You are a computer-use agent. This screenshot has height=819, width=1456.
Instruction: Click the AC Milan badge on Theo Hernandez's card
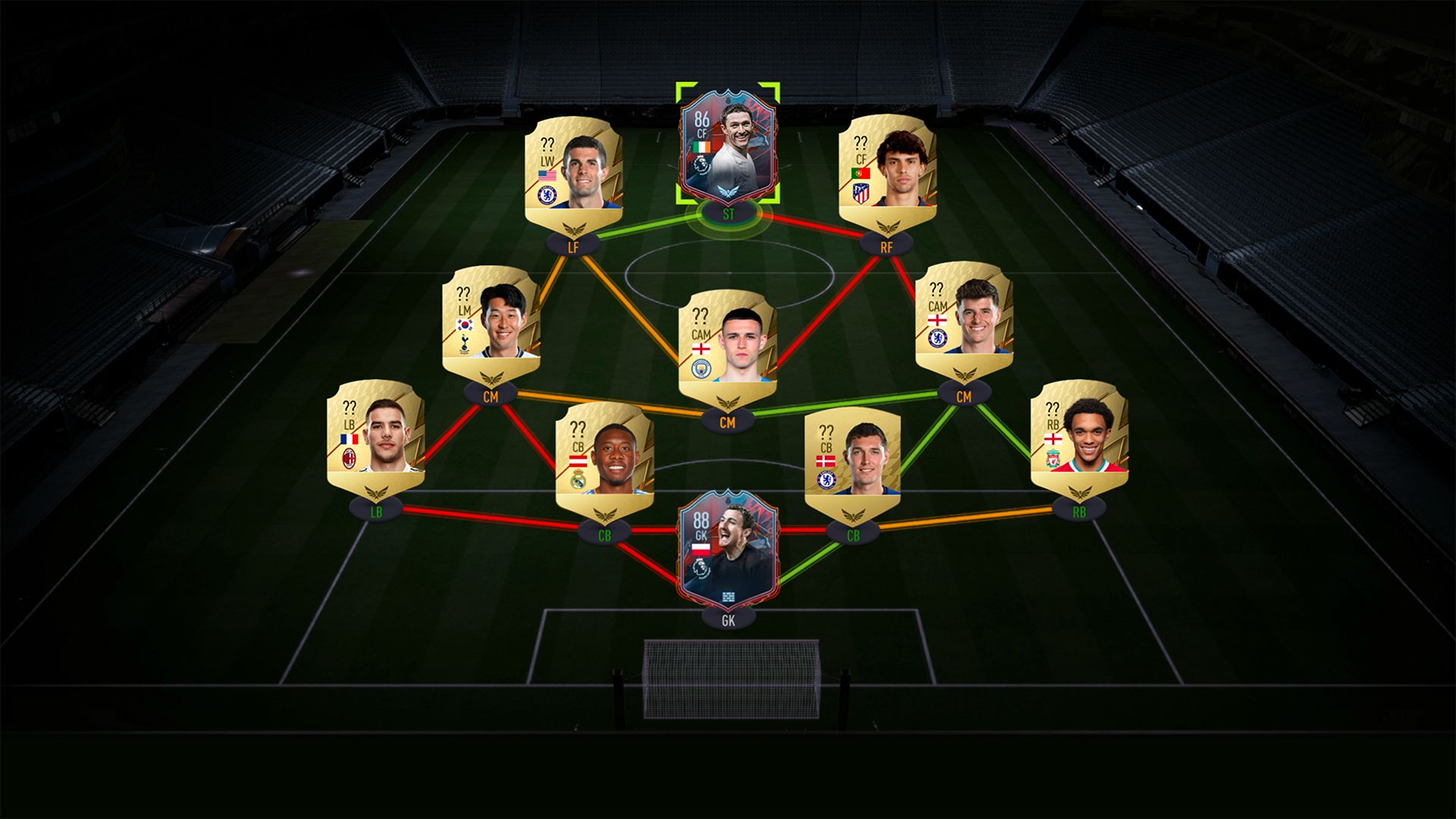pos(349,458)
